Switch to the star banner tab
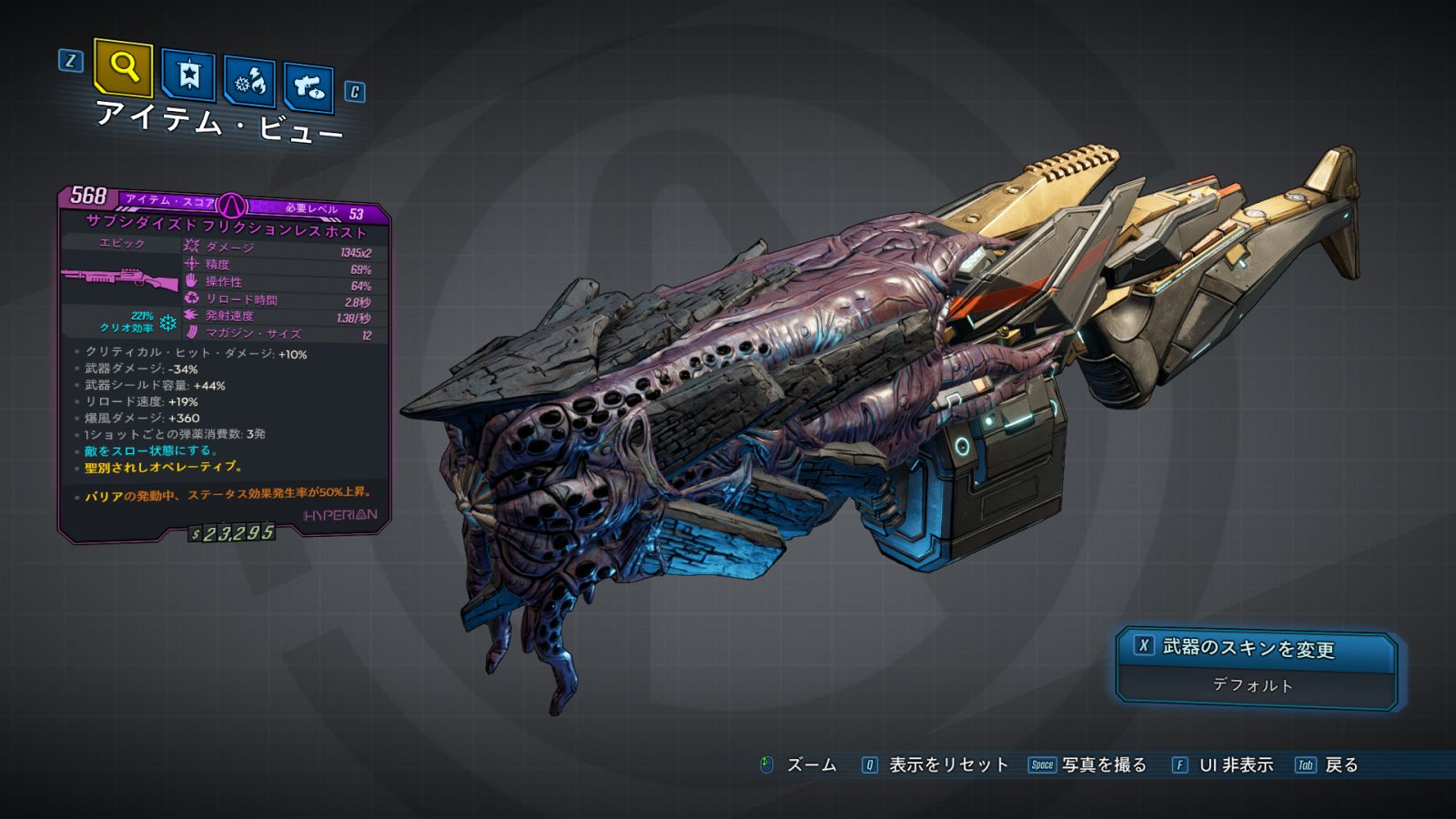 pyautogui.click(x=188, y=75)
